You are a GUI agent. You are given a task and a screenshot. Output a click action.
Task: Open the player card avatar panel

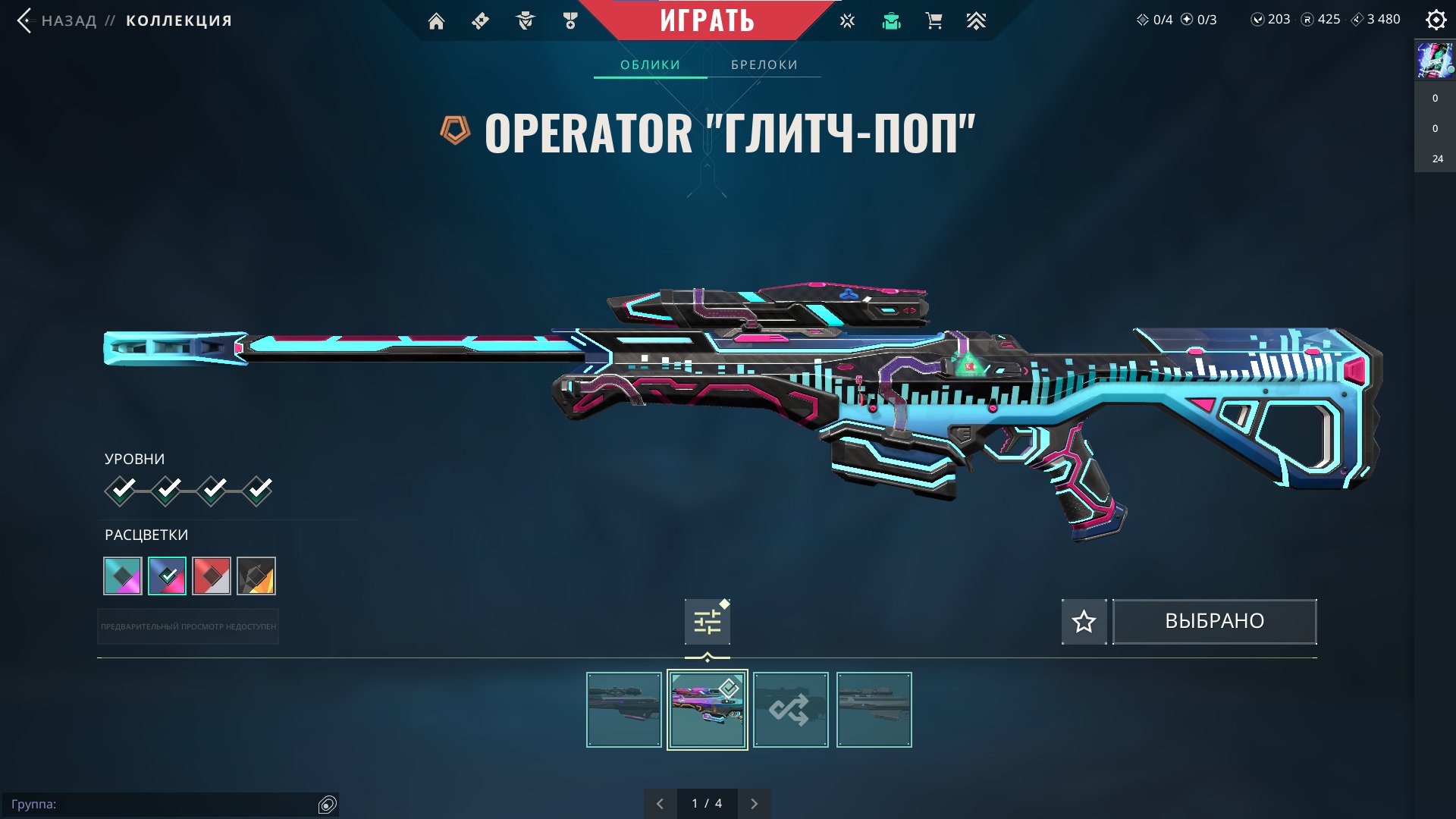1435,61
